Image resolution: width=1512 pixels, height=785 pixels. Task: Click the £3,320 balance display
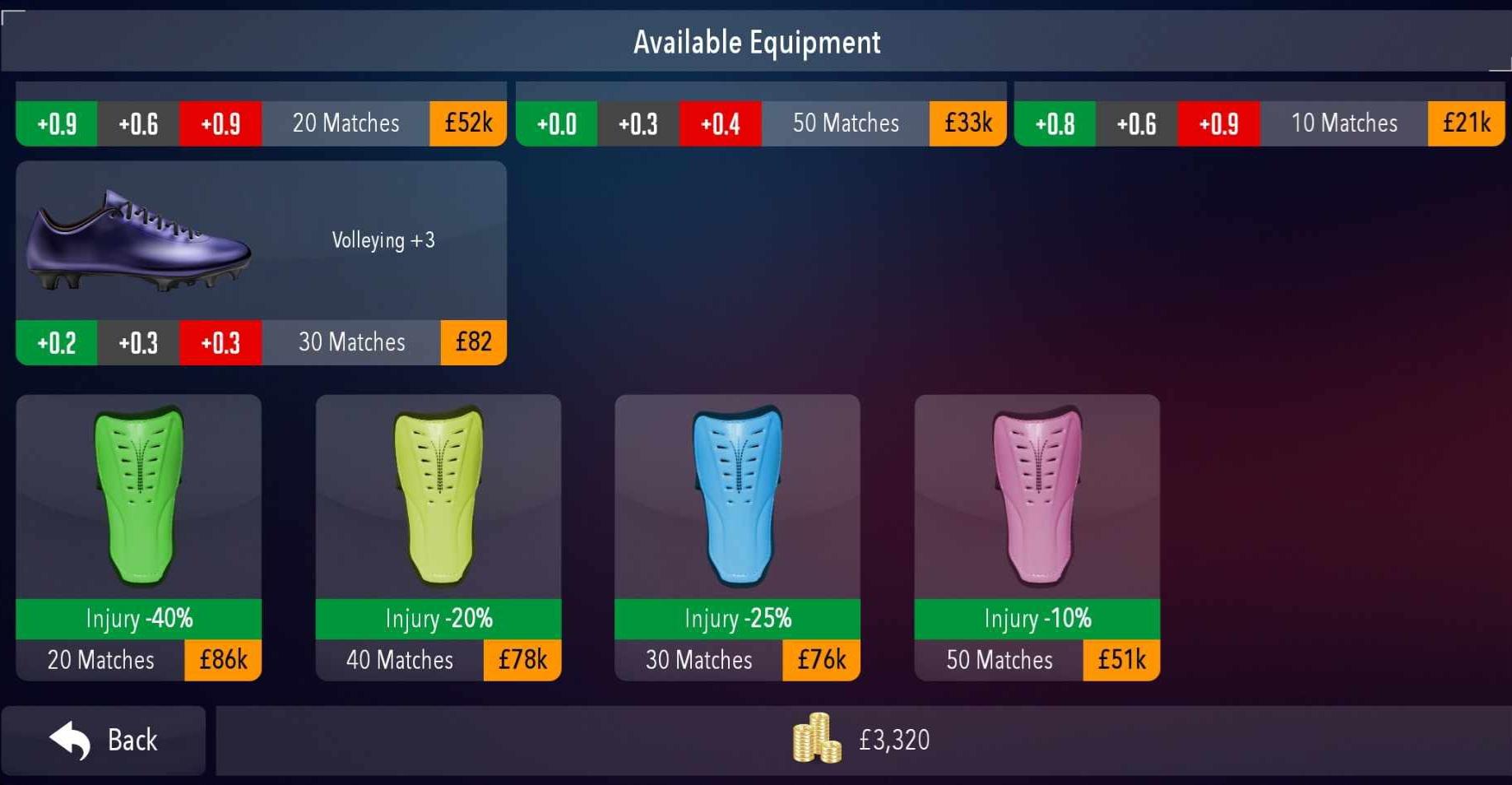coord(893,739)
